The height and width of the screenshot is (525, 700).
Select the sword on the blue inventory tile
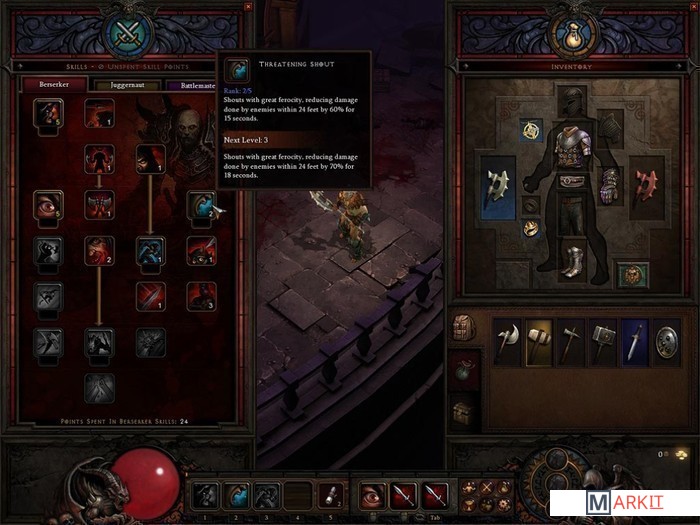[x=637, y=340]
